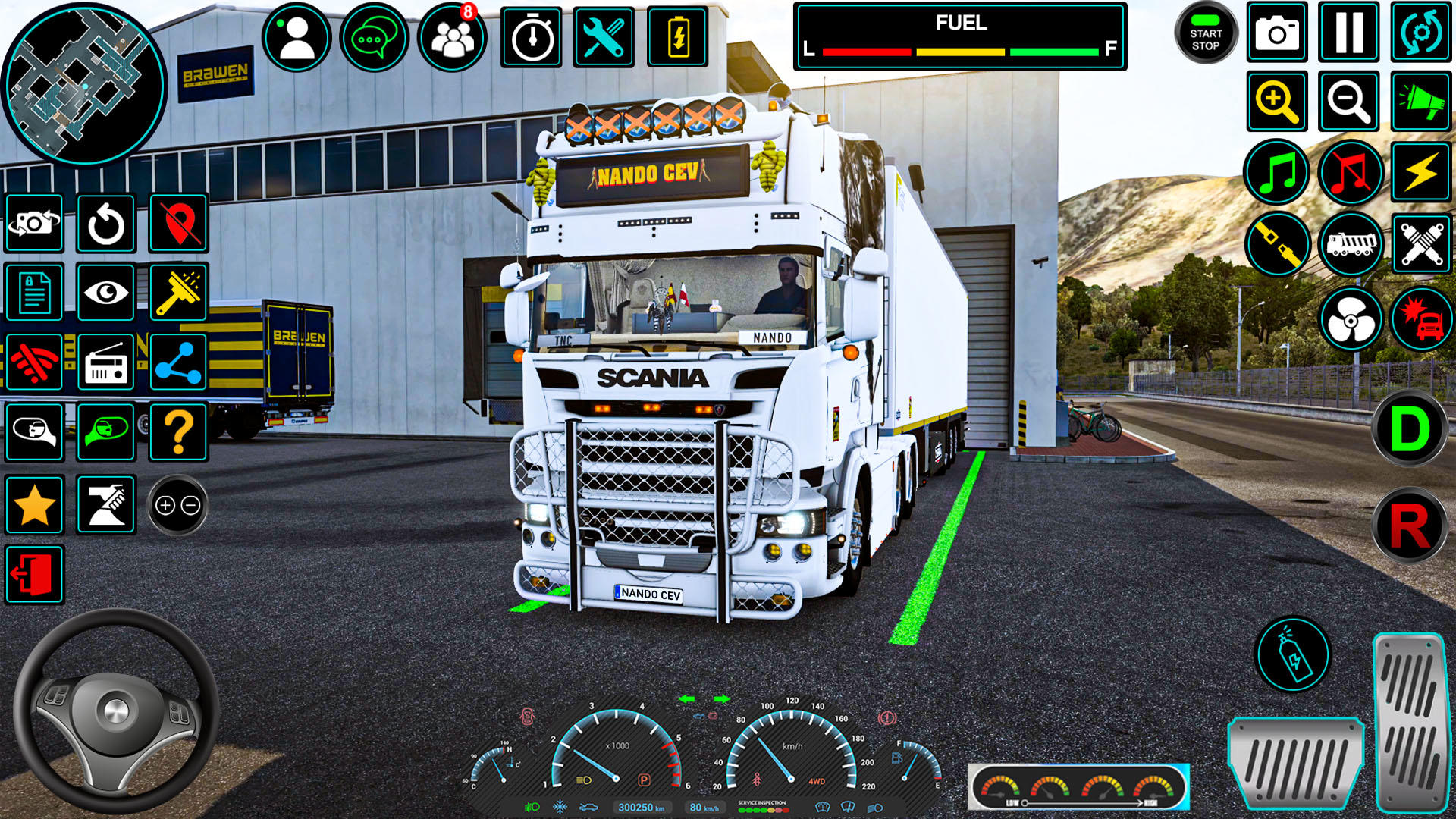Open the yellow question mark help
Viewport: 1456px width, 819px height.
[179, 432]
